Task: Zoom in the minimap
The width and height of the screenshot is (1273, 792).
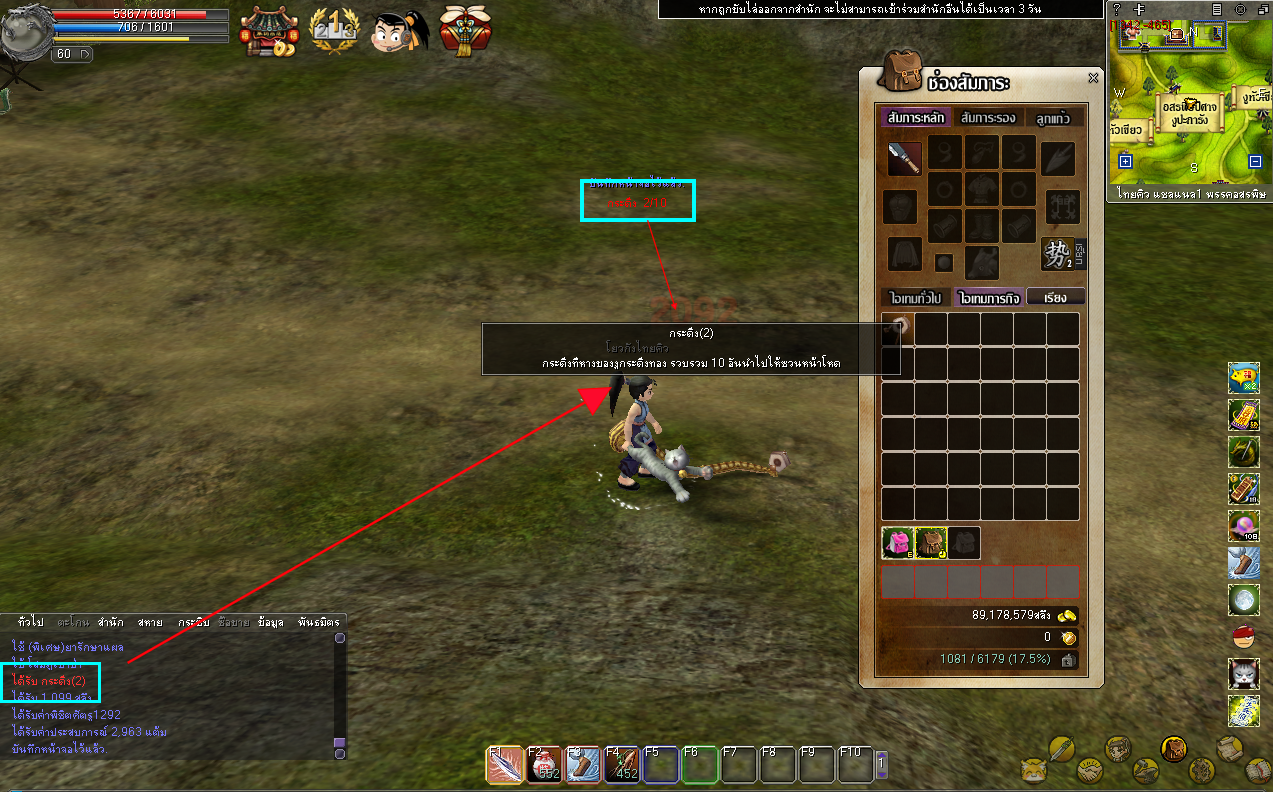Action: pos(1125,161)
